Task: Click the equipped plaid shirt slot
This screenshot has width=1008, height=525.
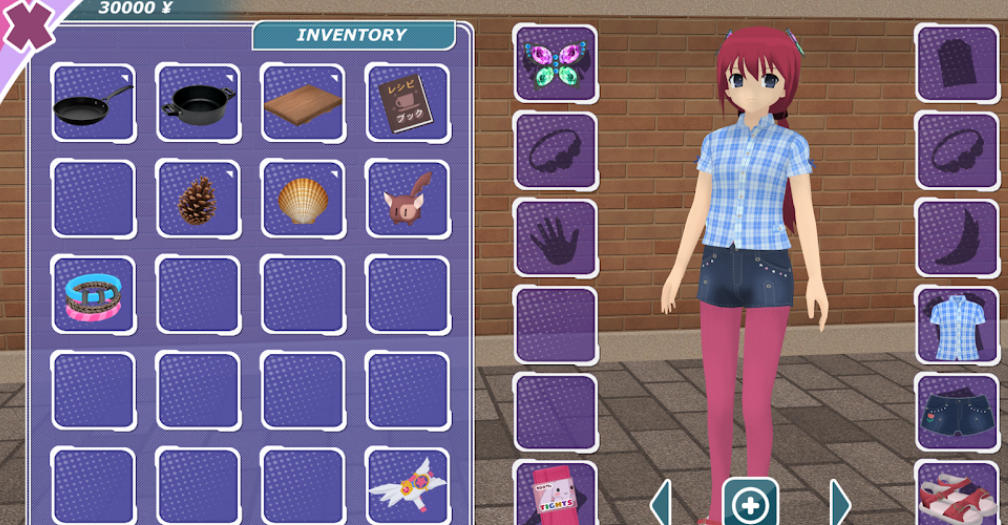Action: 956,325
